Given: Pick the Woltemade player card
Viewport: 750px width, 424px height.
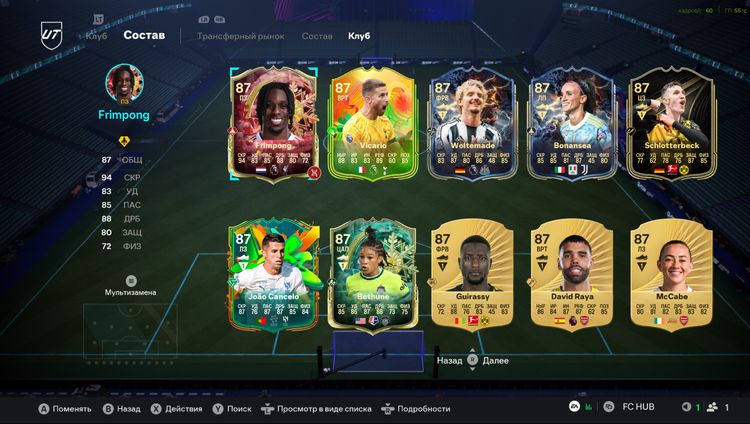Looking at the screenshot, I should (471, 126).
